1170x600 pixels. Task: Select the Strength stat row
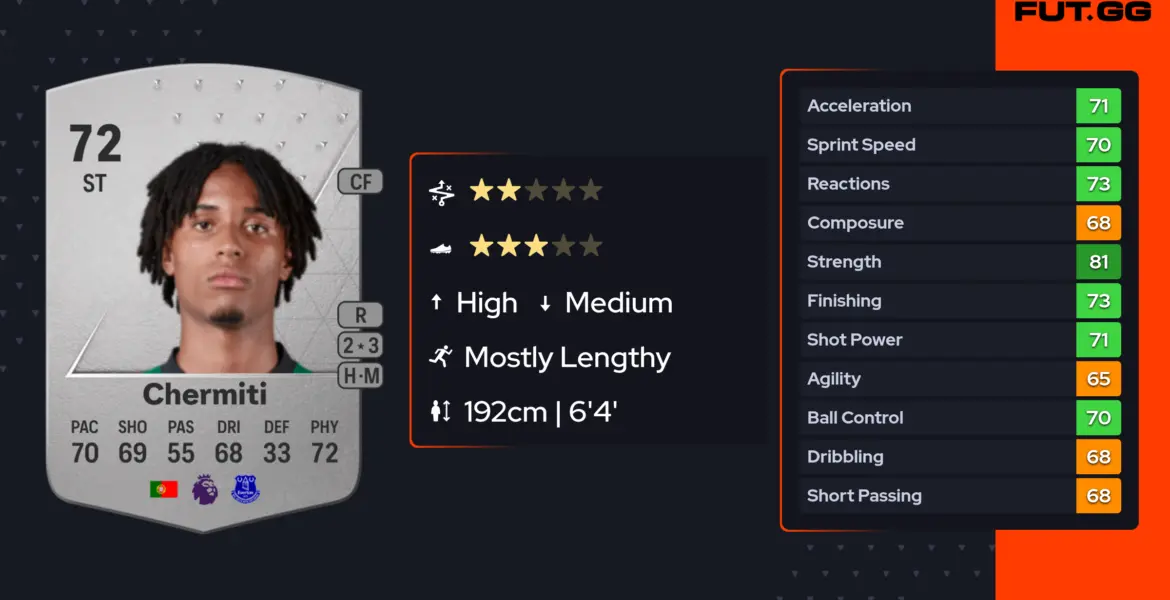pyautogui.click(x=959, y=262)
